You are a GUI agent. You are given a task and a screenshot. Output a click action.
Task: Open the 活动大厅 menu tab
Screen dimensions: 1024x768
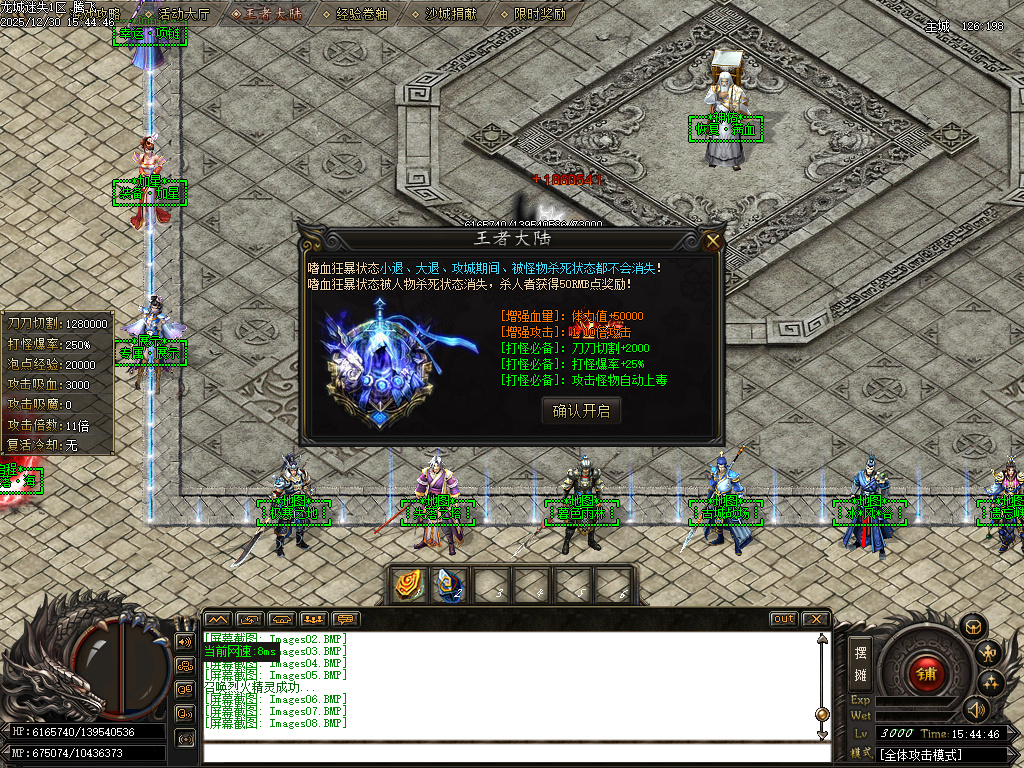point(182,14)
